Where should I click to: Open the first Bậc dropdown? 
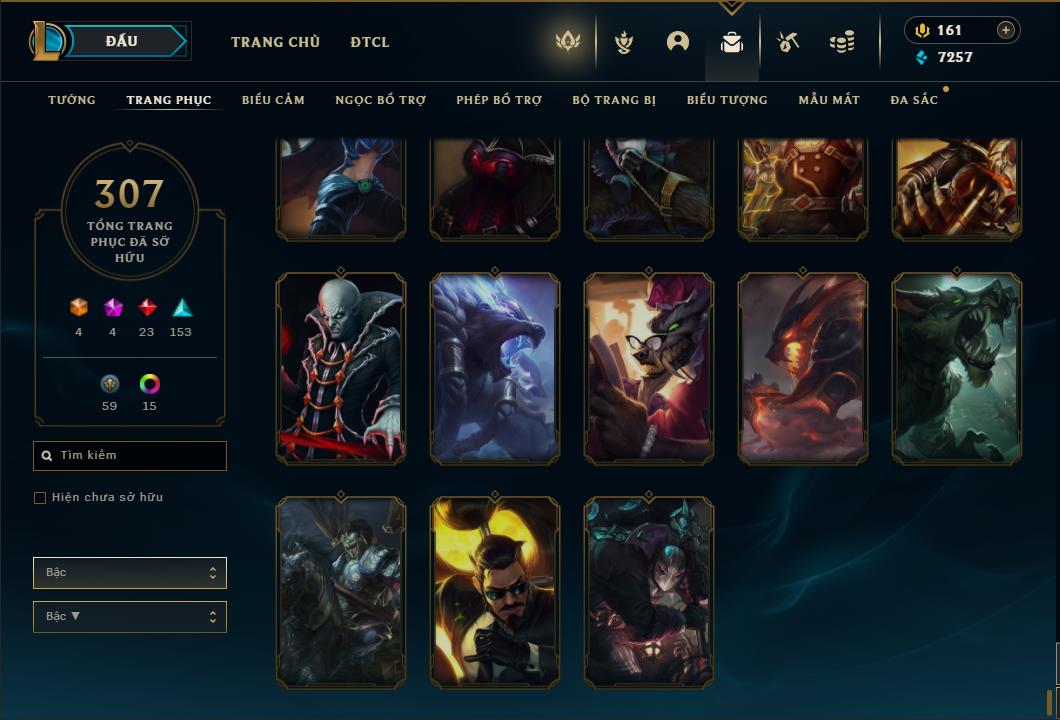130,573
